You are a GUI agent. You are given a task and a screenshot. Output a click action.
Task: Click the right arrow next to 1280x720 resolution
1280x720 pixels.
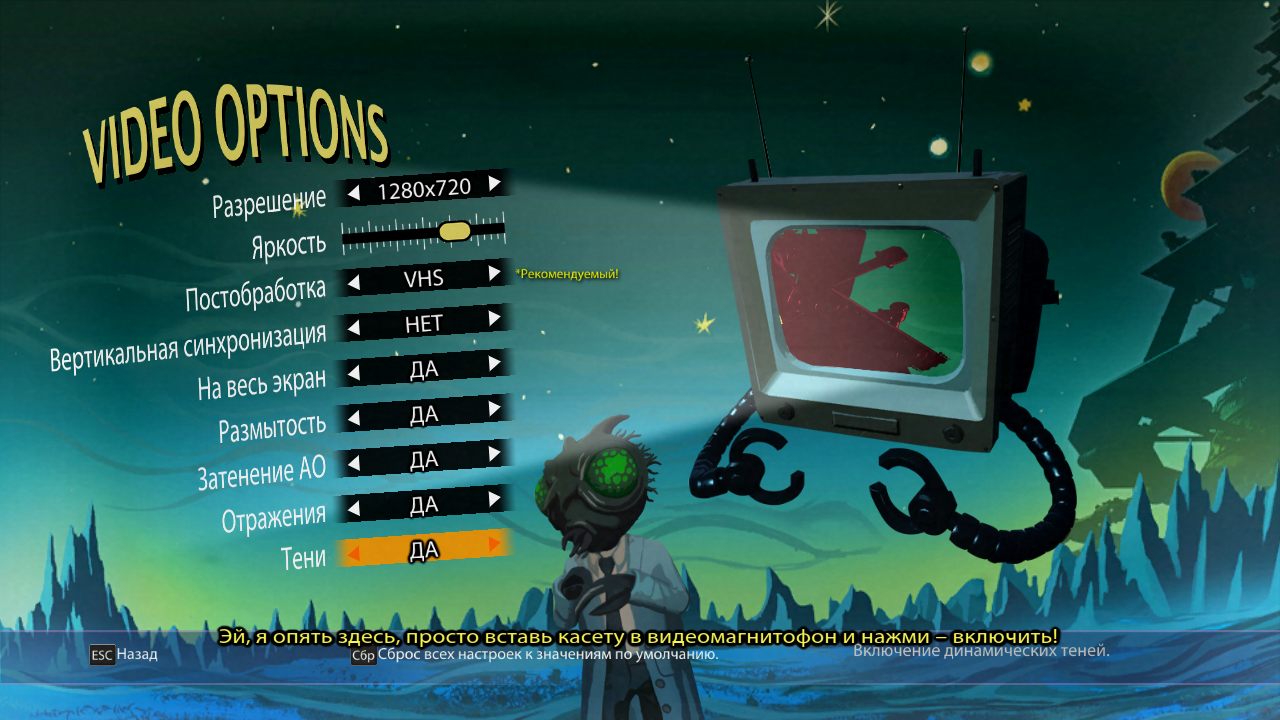pyautogui.click(x=494, y=183)
